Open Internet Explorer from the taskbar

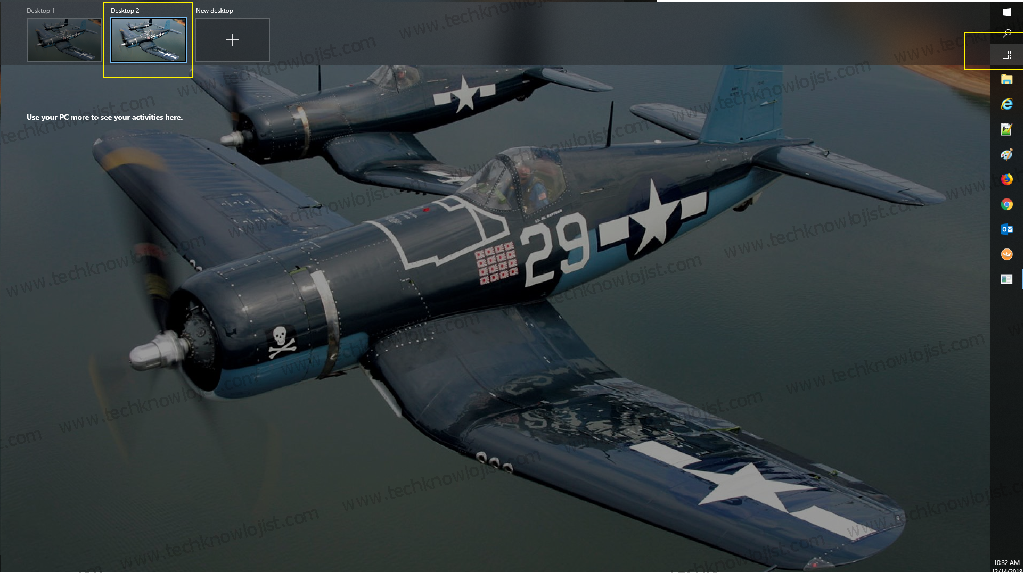[1006, 104]
